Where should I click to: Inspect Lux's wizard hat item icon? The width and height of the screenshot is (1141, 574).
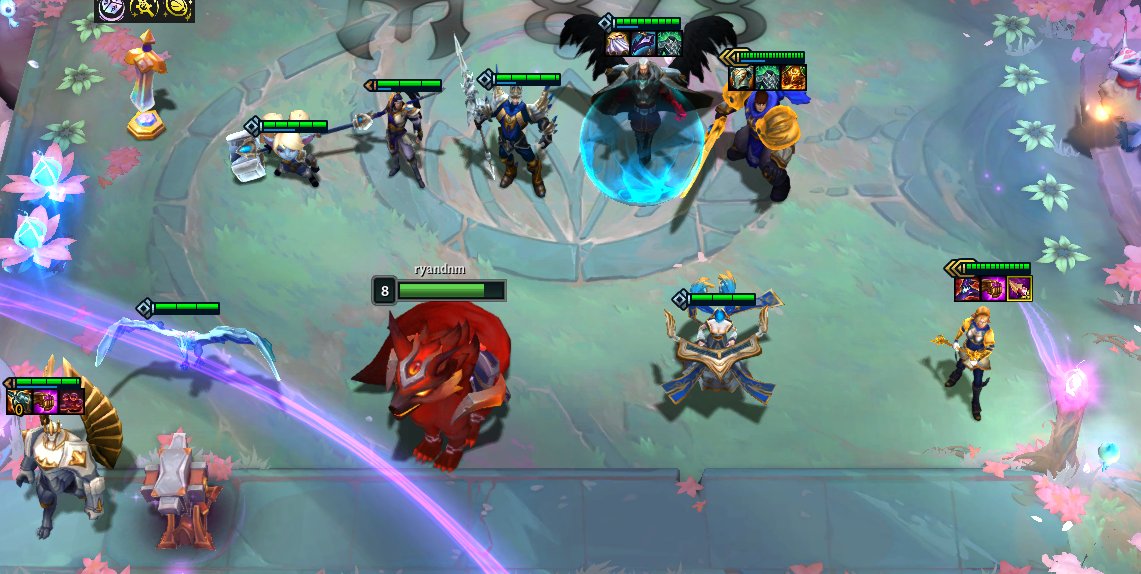968,289
